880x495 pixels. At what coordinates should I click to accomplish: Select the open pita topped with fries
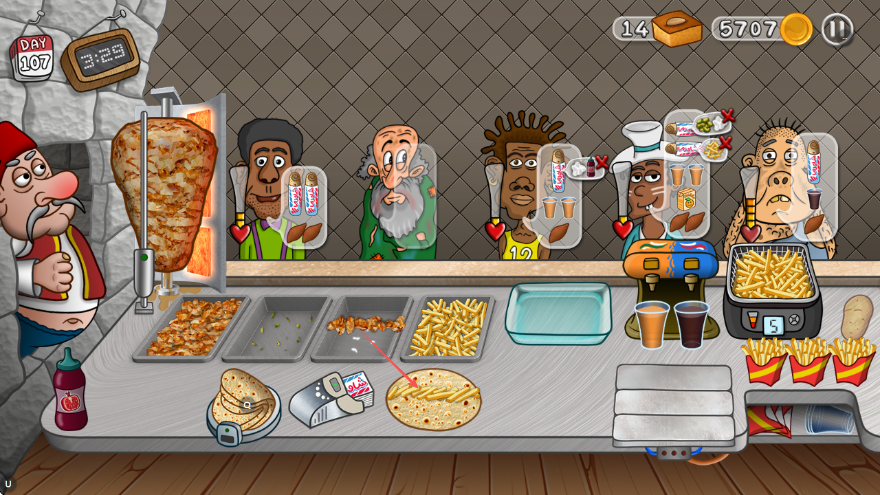434,398
